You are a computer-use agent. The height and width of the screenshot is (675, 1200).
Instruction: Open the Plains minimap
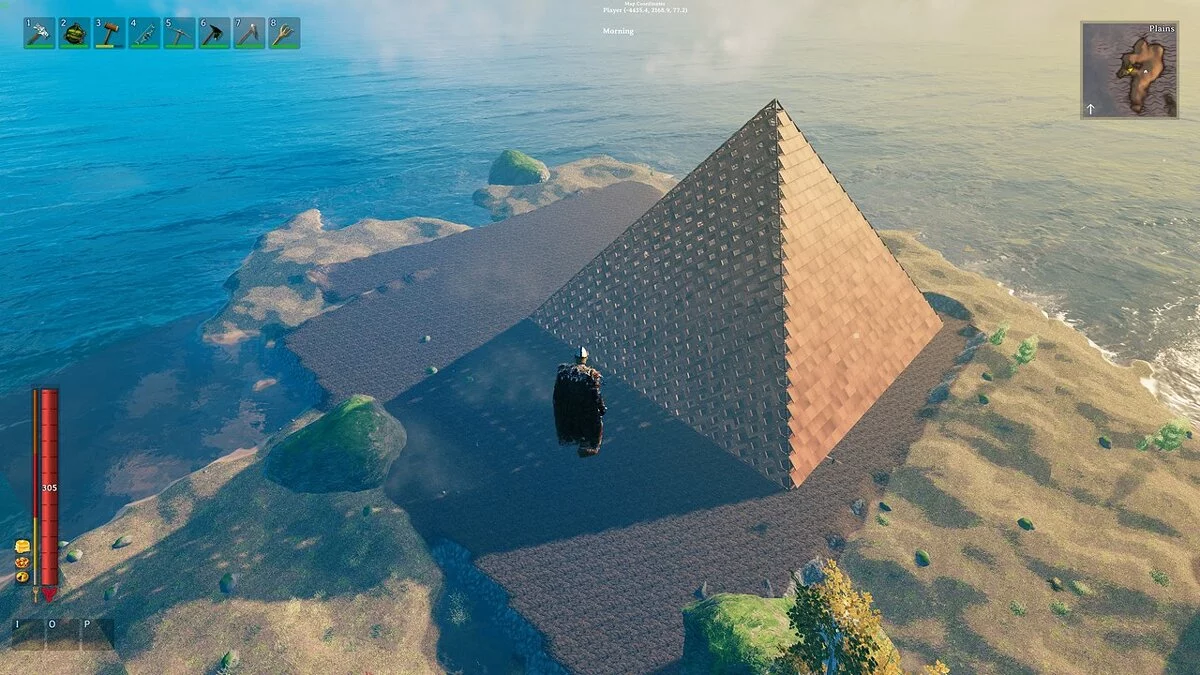(x=1129, y=70)
